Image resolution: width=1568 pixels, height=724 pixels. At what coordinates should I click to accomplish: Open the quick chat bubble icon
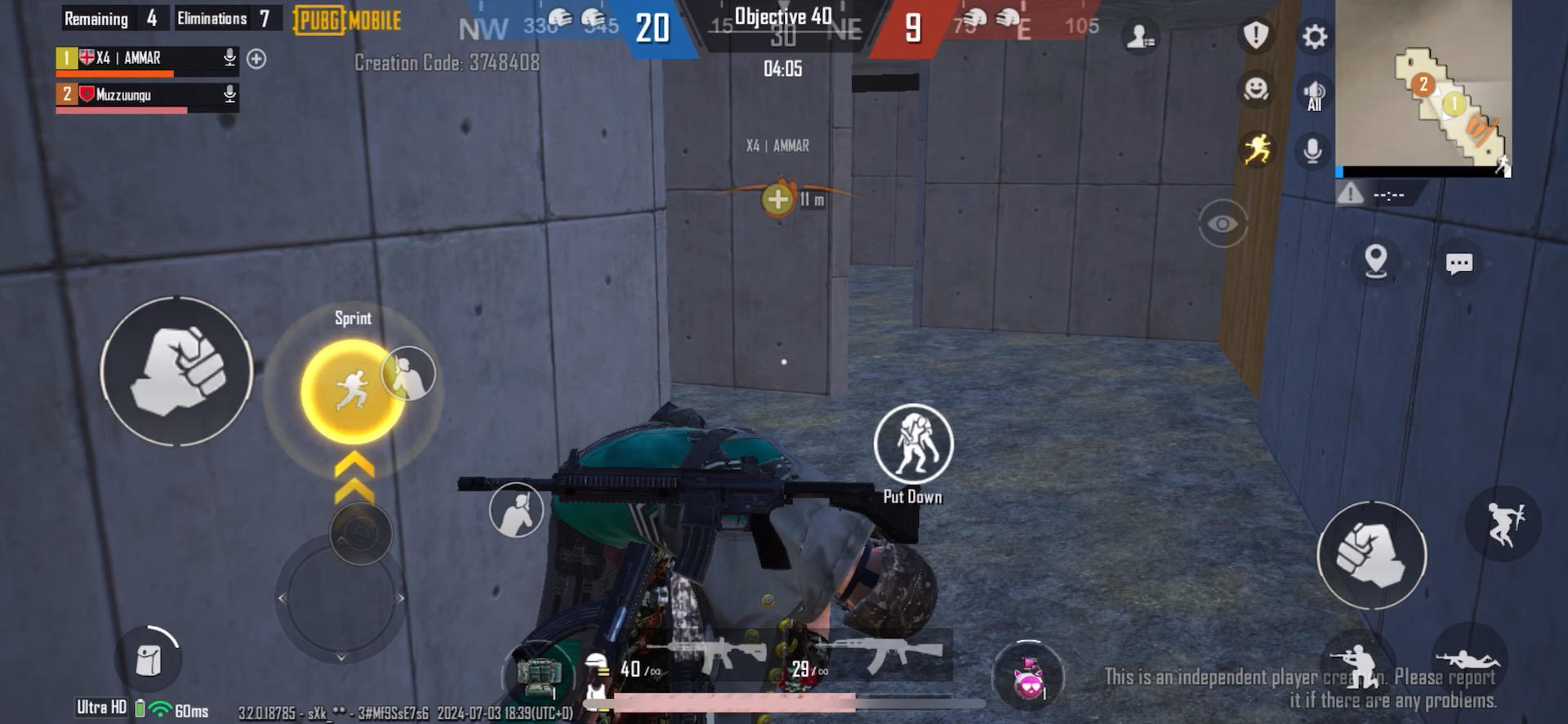[x=1459, y=263]
